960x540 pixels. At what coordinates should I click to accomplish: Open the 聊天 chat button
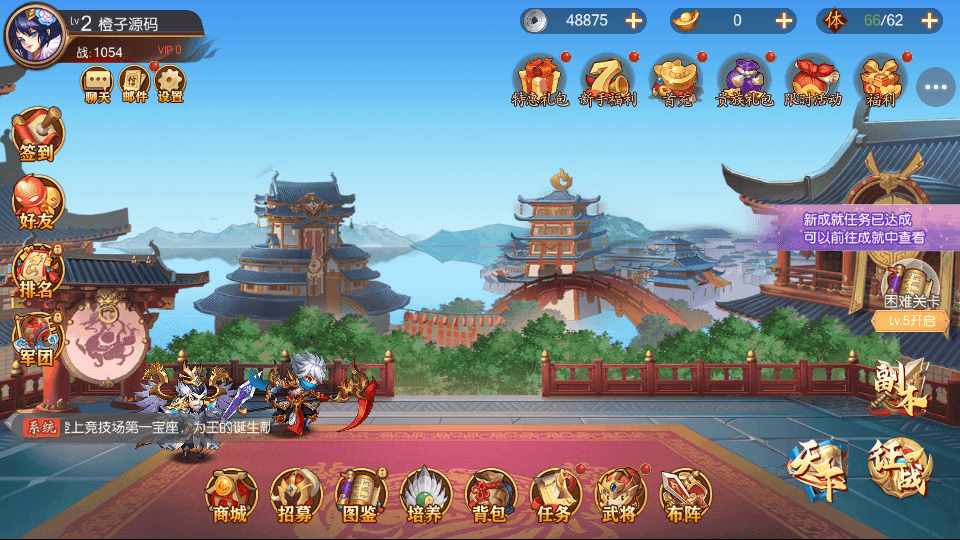point(97,84)
